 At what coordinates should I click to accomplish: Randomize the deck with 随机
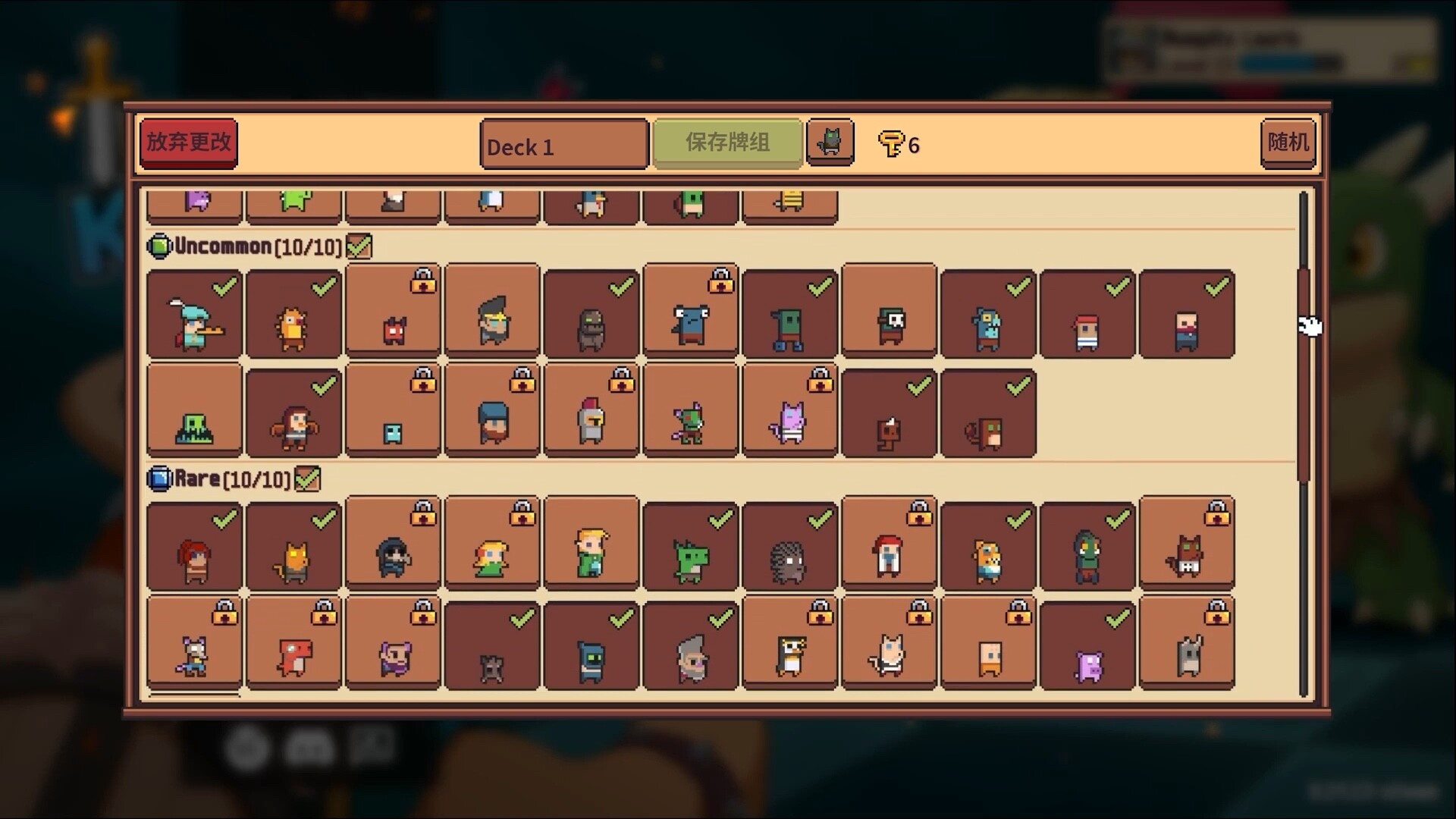coord(1288,143)
